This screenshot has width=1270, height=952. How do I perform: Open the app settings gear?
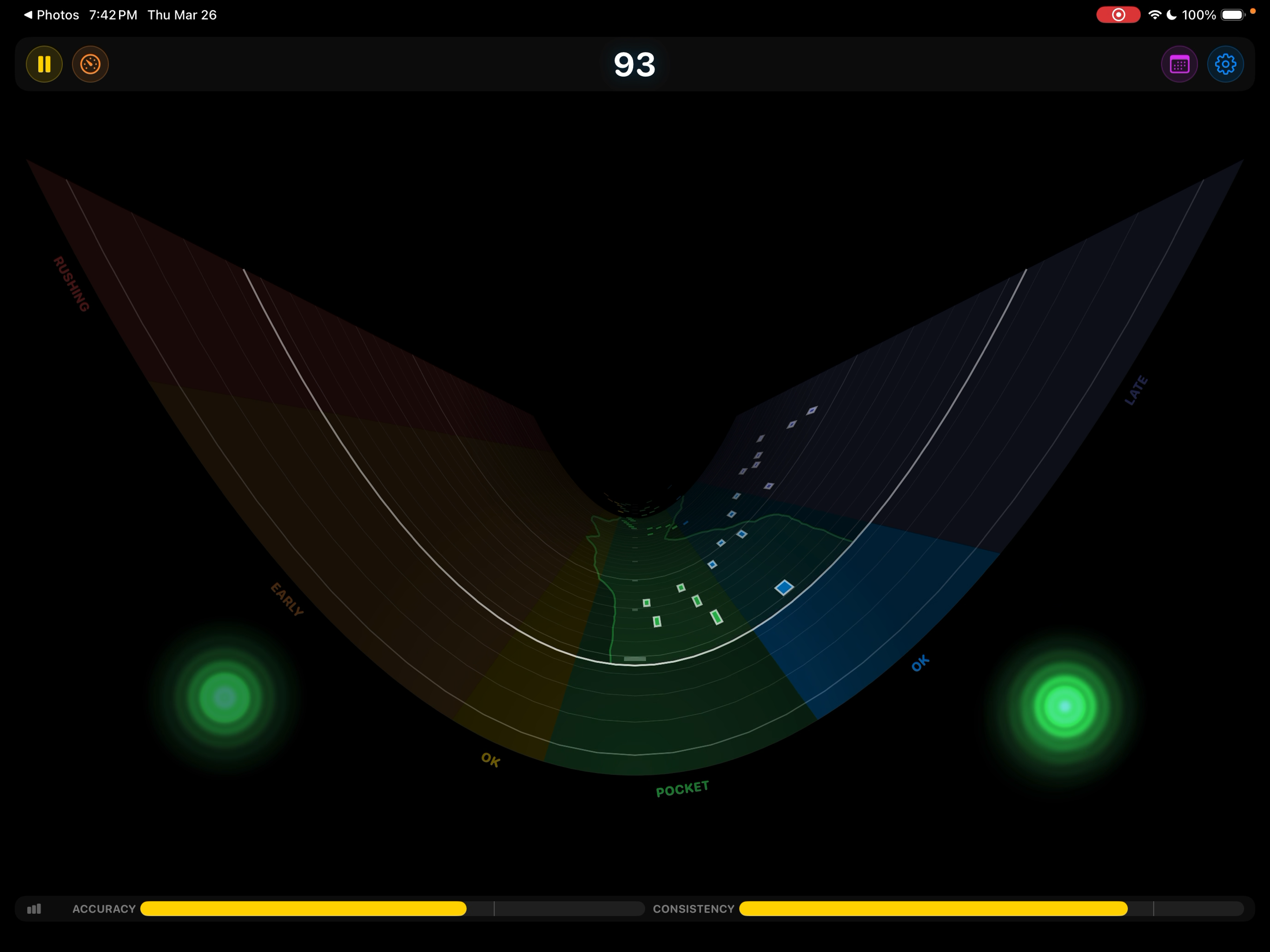[1226, 64]
